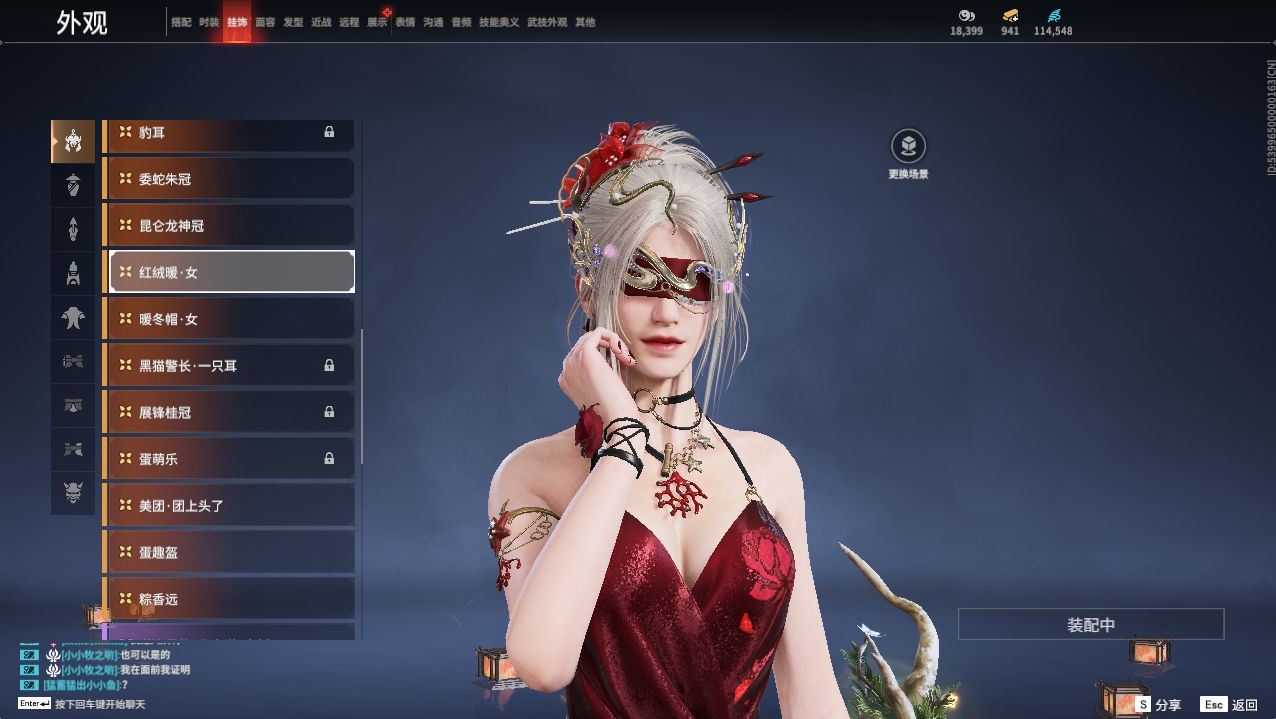The width and height of the screenshot is (1276, 719).
Task: Switch to the 时装 tab
Action: (209, 22)
